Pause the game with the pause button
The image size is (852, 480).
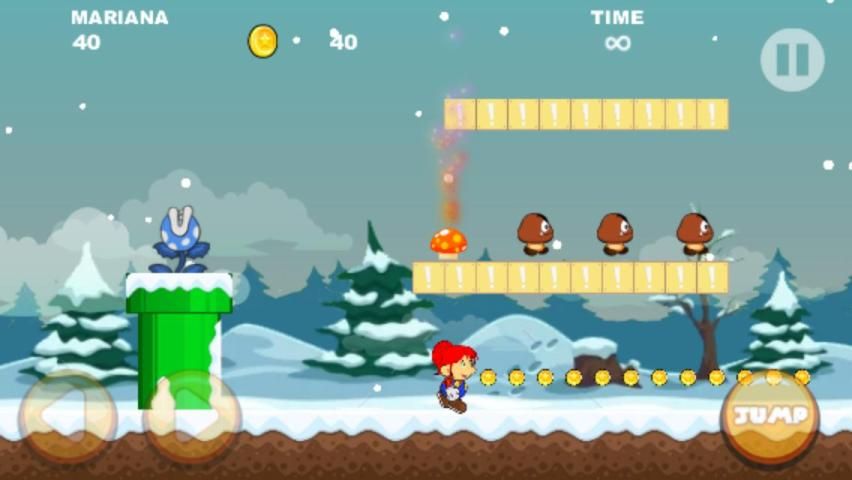pyautogui.click(x=792, y=60)
